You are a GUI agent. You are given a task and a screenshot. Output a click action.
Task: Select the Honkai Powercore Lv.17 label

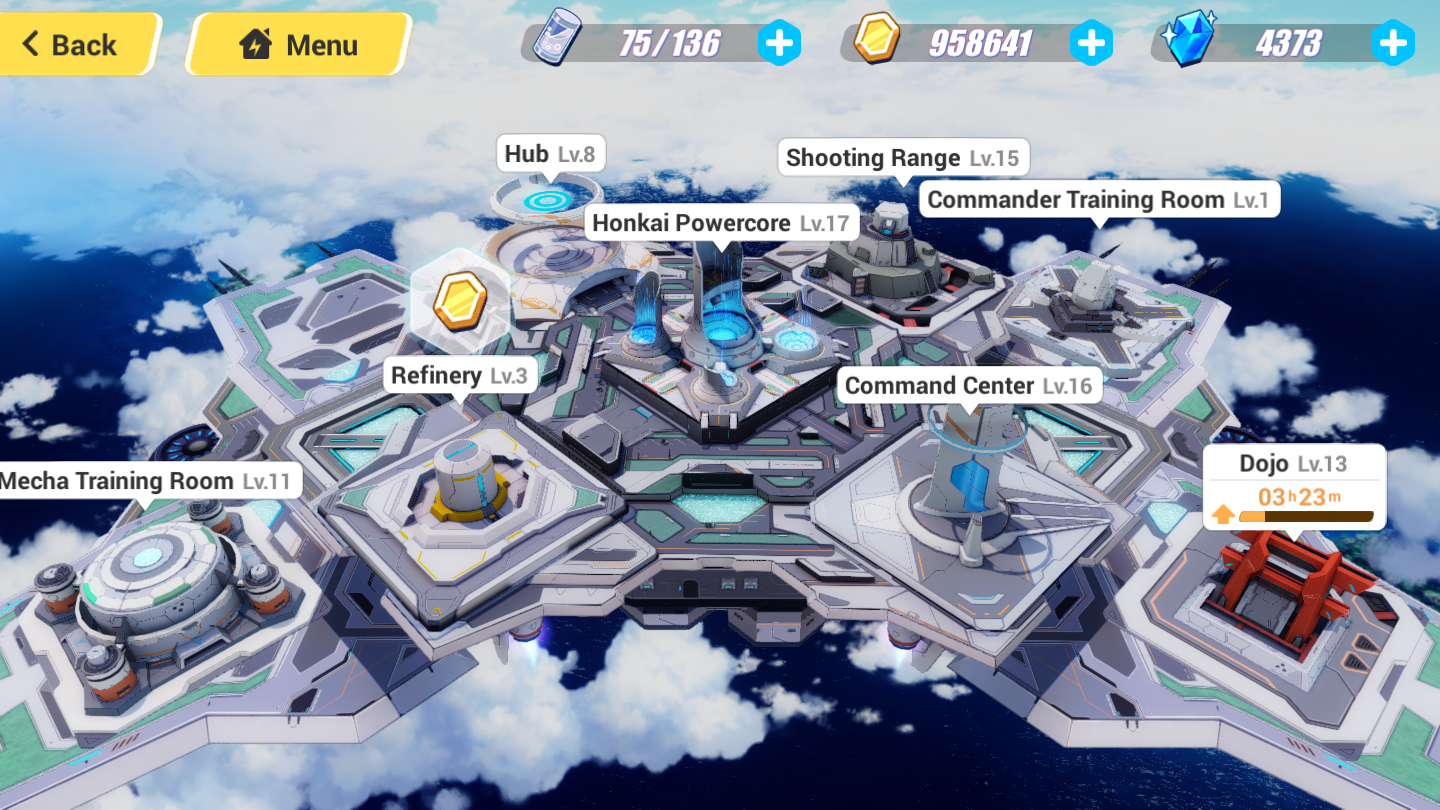pos(720,223)
